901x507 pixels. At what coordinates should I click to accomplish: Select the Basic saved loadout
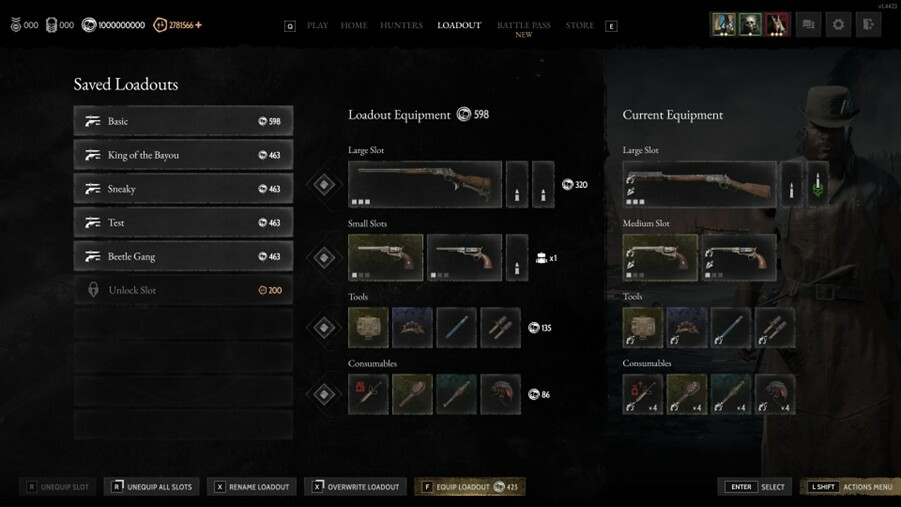[x=183, y=121]
